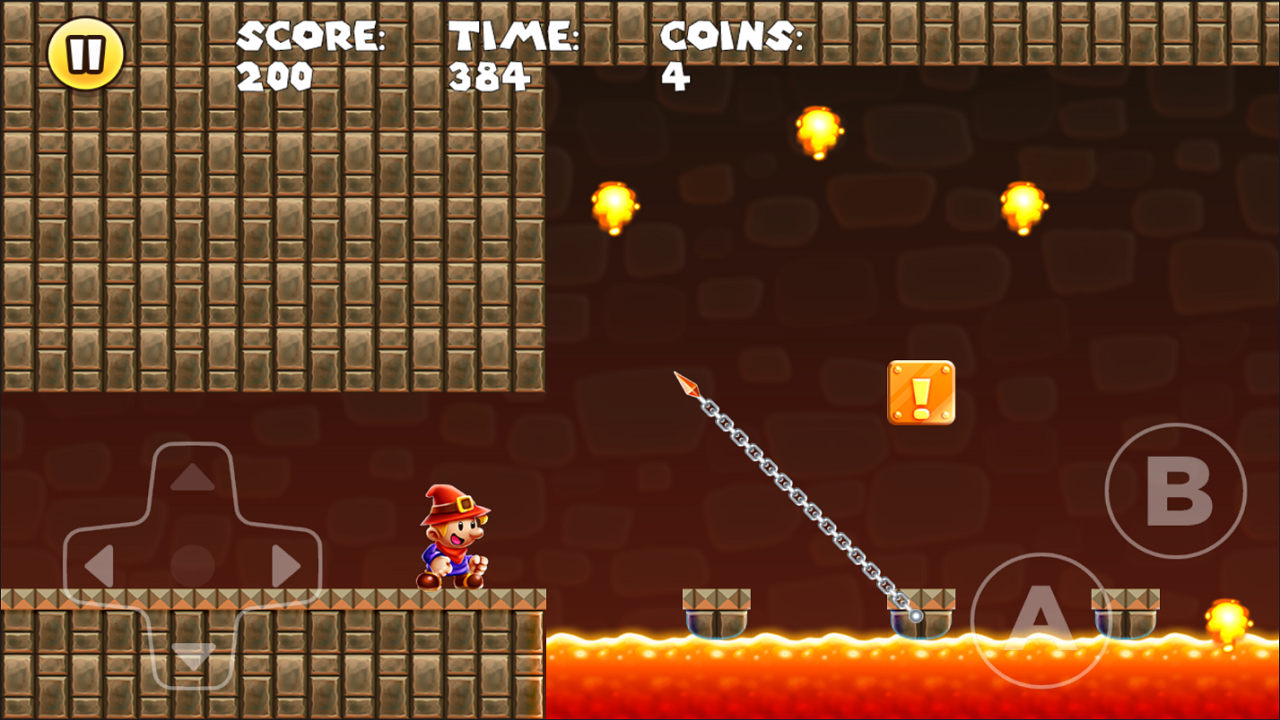Tap the score value showing 200
The image size is (1280, 720).
(277, 76)
